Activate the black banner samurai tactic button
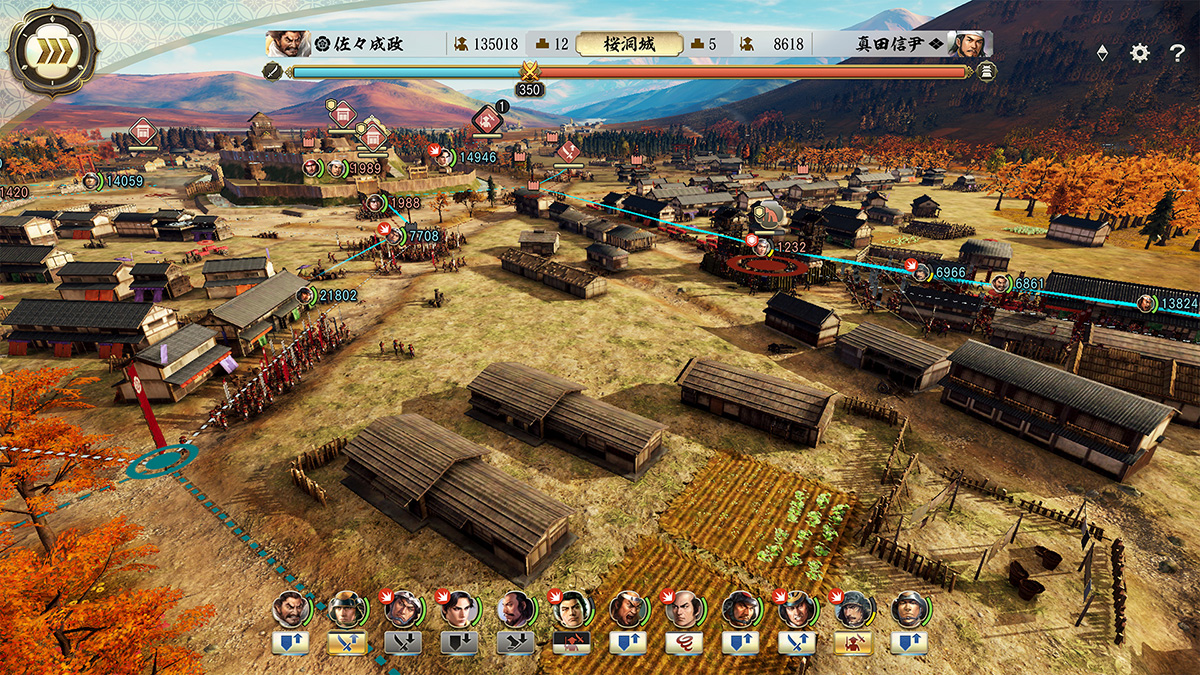 tap(571, 643)
